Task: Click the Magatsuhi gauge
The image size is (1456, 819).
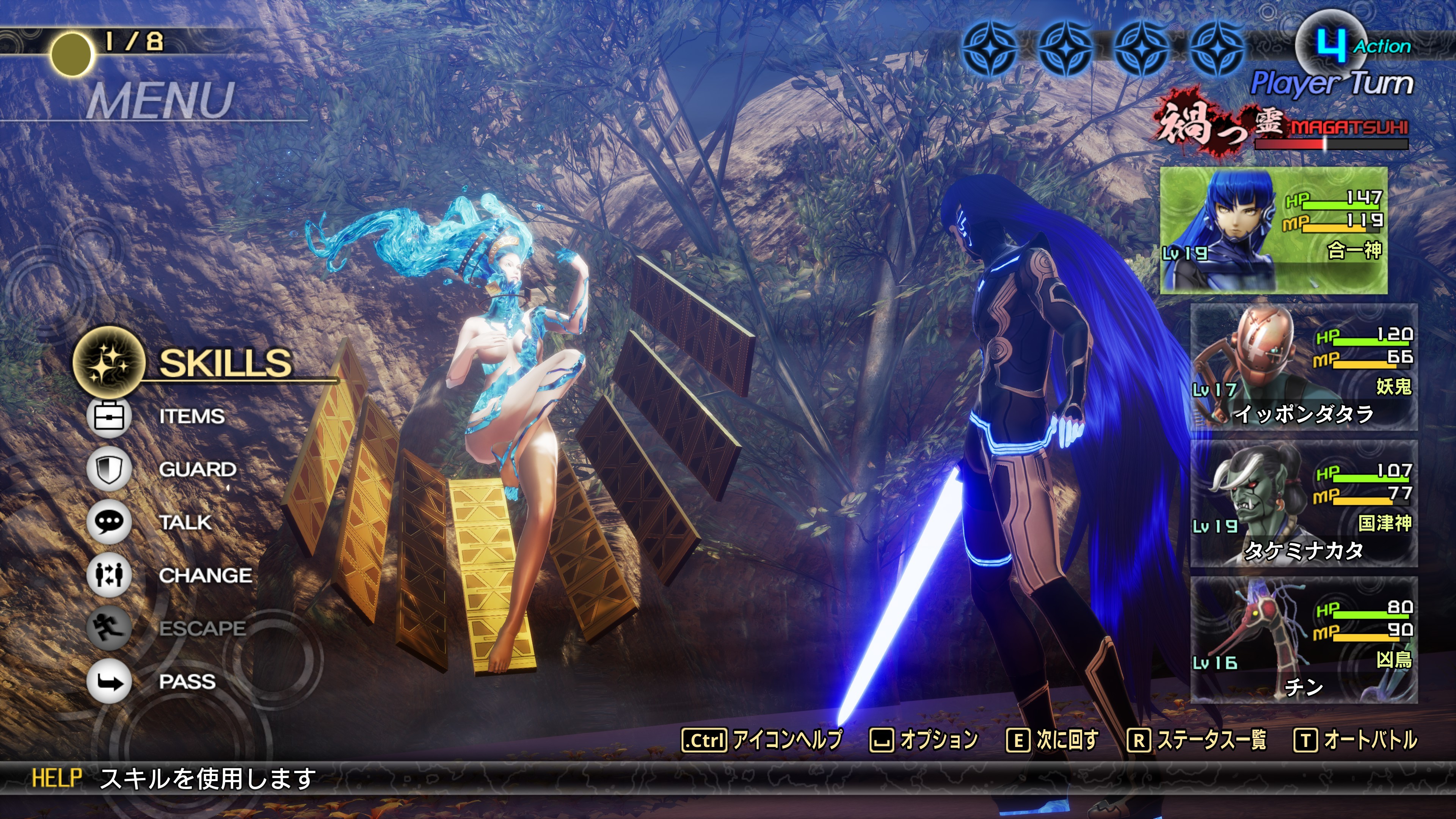Action: (x=1331, y=144)
